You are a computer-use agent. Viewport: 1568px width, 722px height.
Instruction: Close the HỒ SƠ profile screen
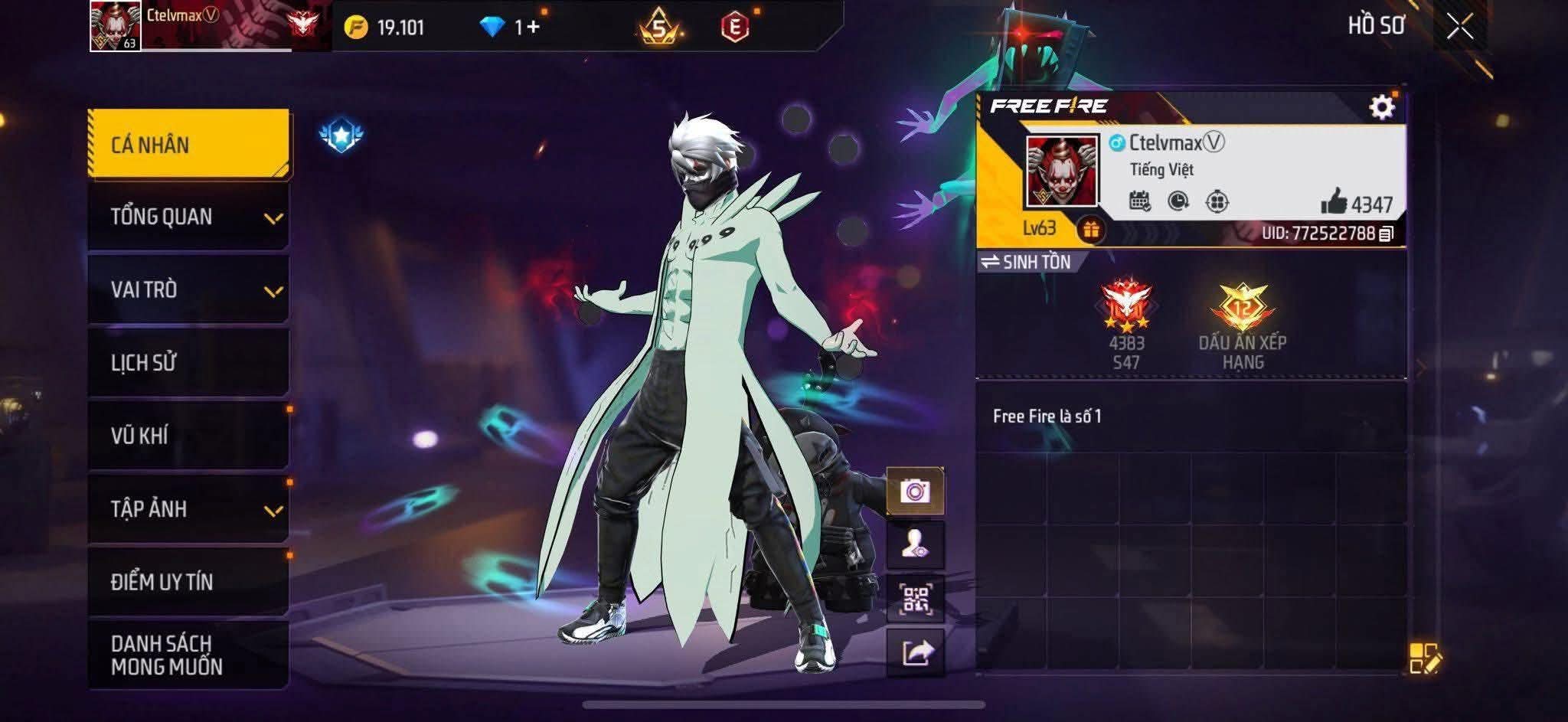point(1459,27)
